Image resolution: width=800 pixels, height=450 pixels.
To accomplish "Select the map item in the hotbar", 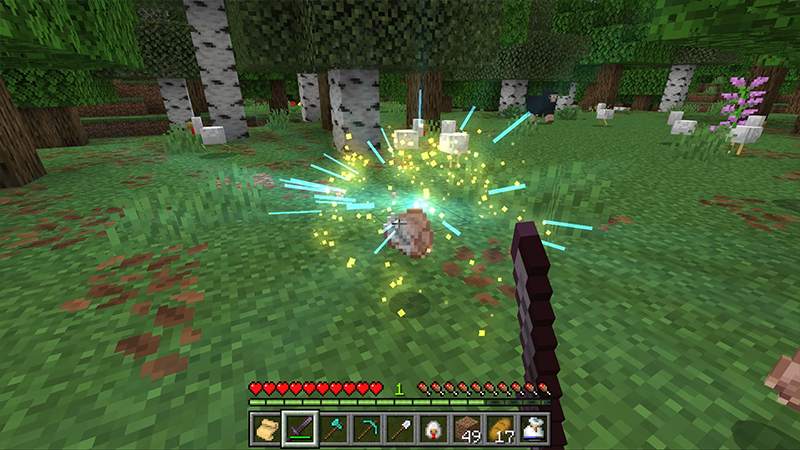I will pyautogui.click(x=265, y=427).
